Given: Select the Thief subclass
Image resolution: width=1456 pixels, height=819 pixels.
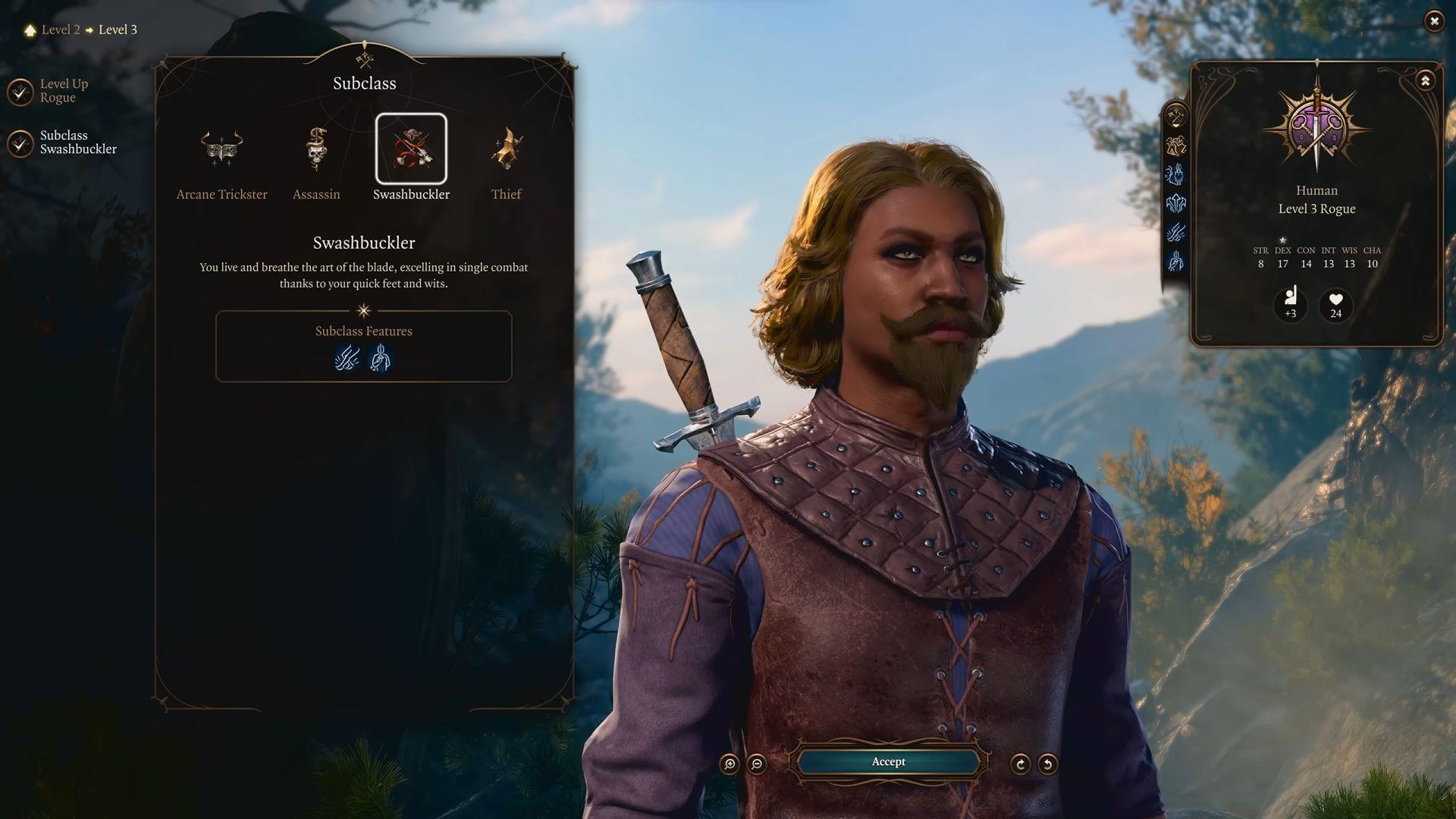Looking at the screenshot, I should coord(506,149).
